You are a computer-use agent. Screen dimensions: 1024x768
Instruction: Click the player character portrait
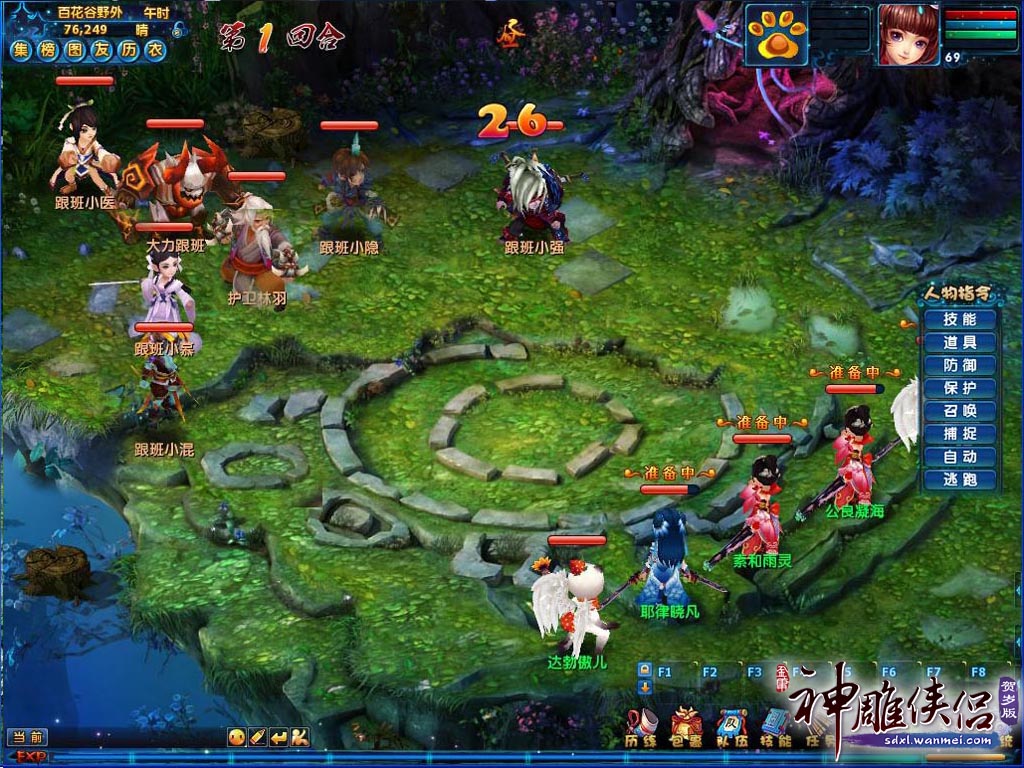[x=908, y=34]
